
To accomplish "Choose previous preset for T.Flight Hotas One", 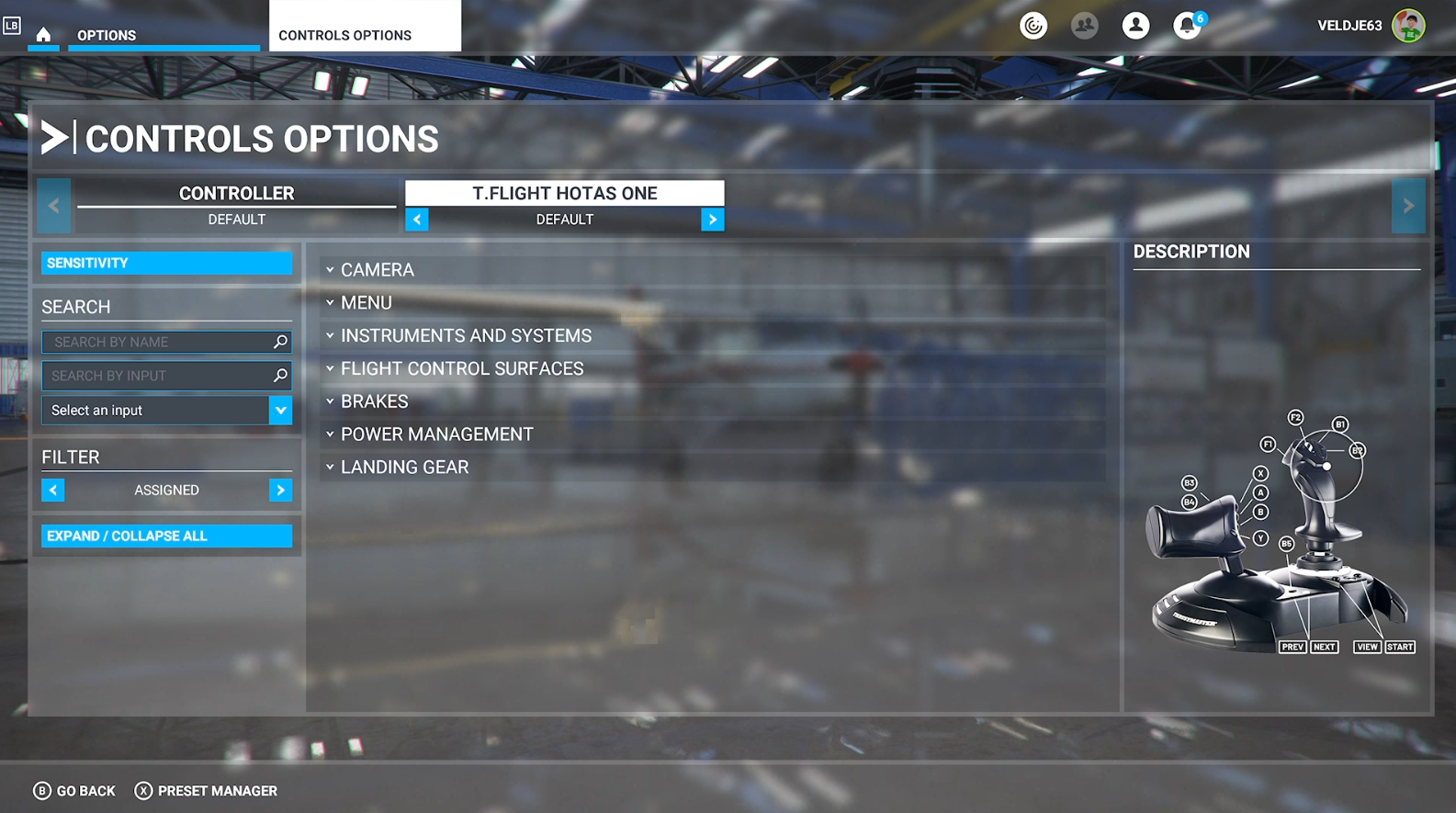I will [x=417, y=220].
